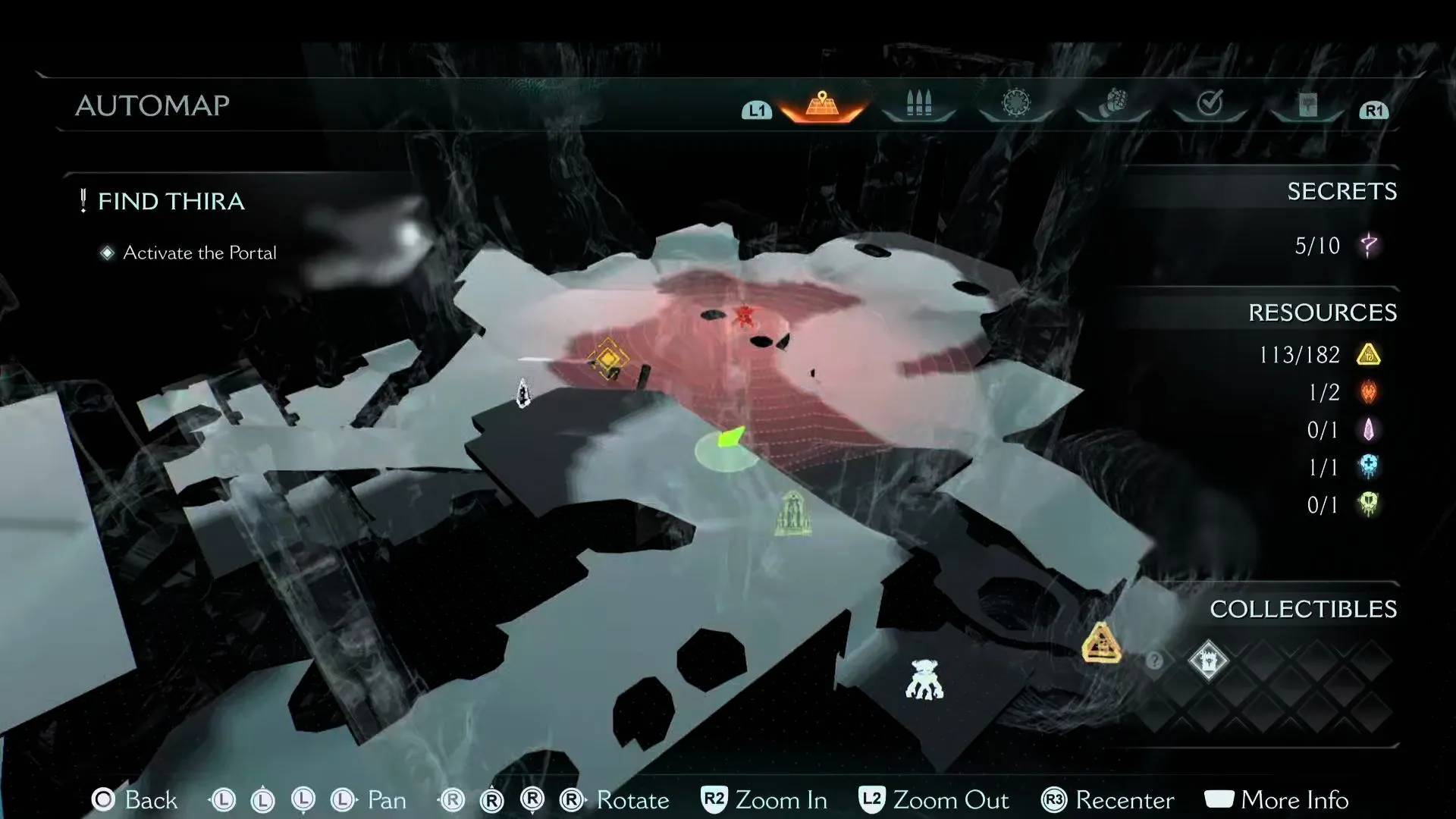This screenshot has height=819, width=1456.
Task: Switch to the codex book tab
Action: [1307, 105]
